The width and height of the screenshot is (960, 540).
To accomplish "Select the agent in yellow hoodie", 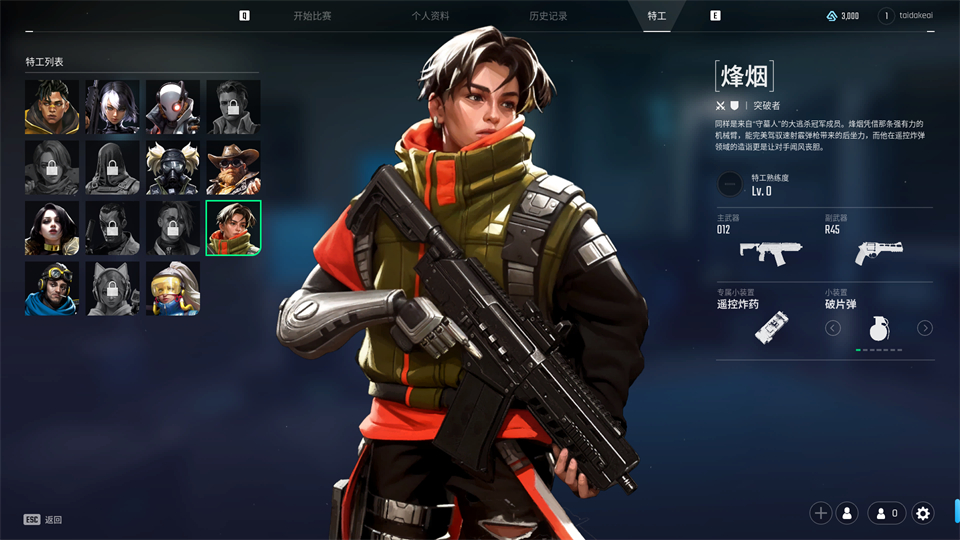I will (x=51, y=107).
